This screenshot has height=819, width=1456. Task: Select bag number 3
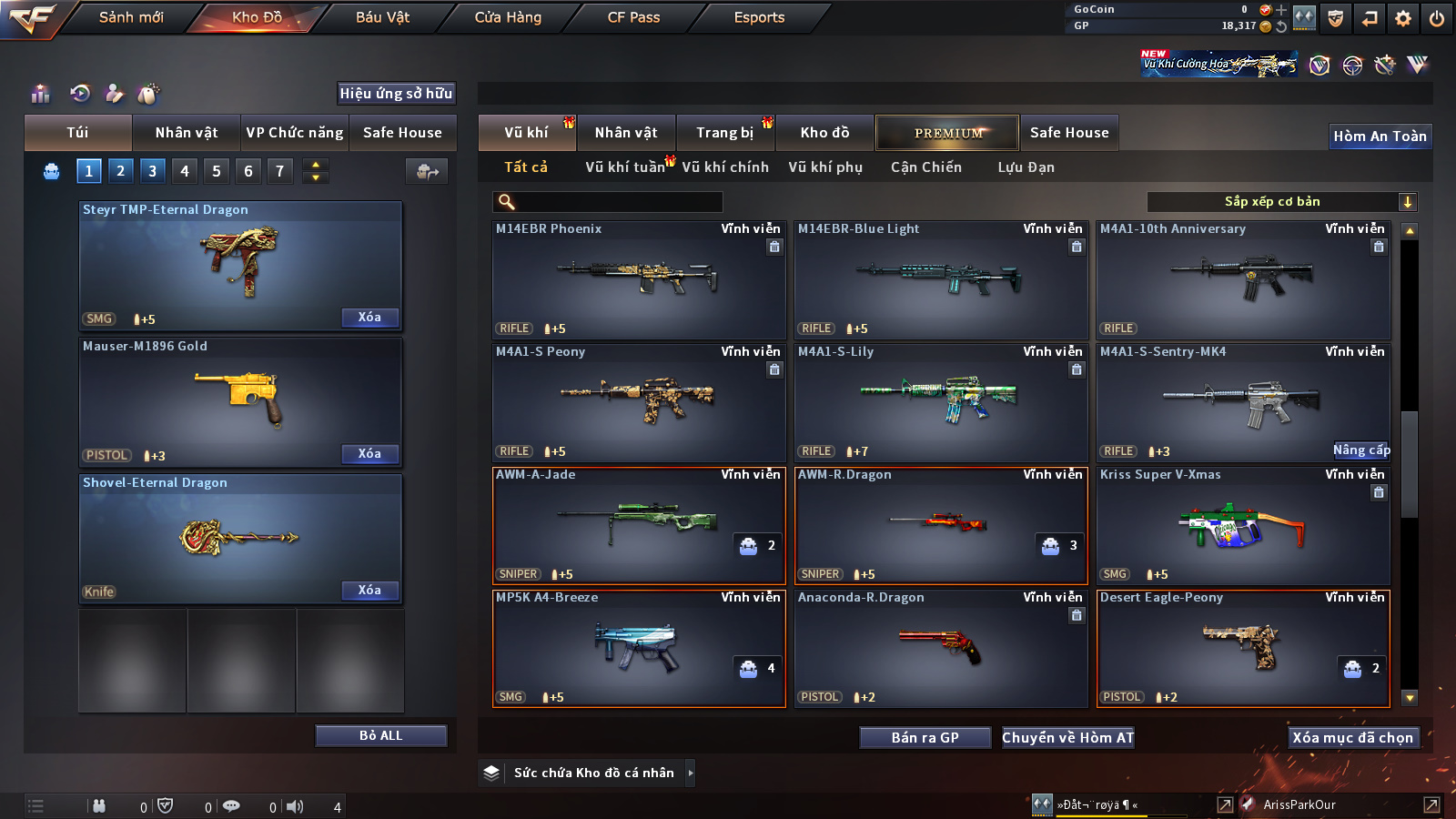152,170
